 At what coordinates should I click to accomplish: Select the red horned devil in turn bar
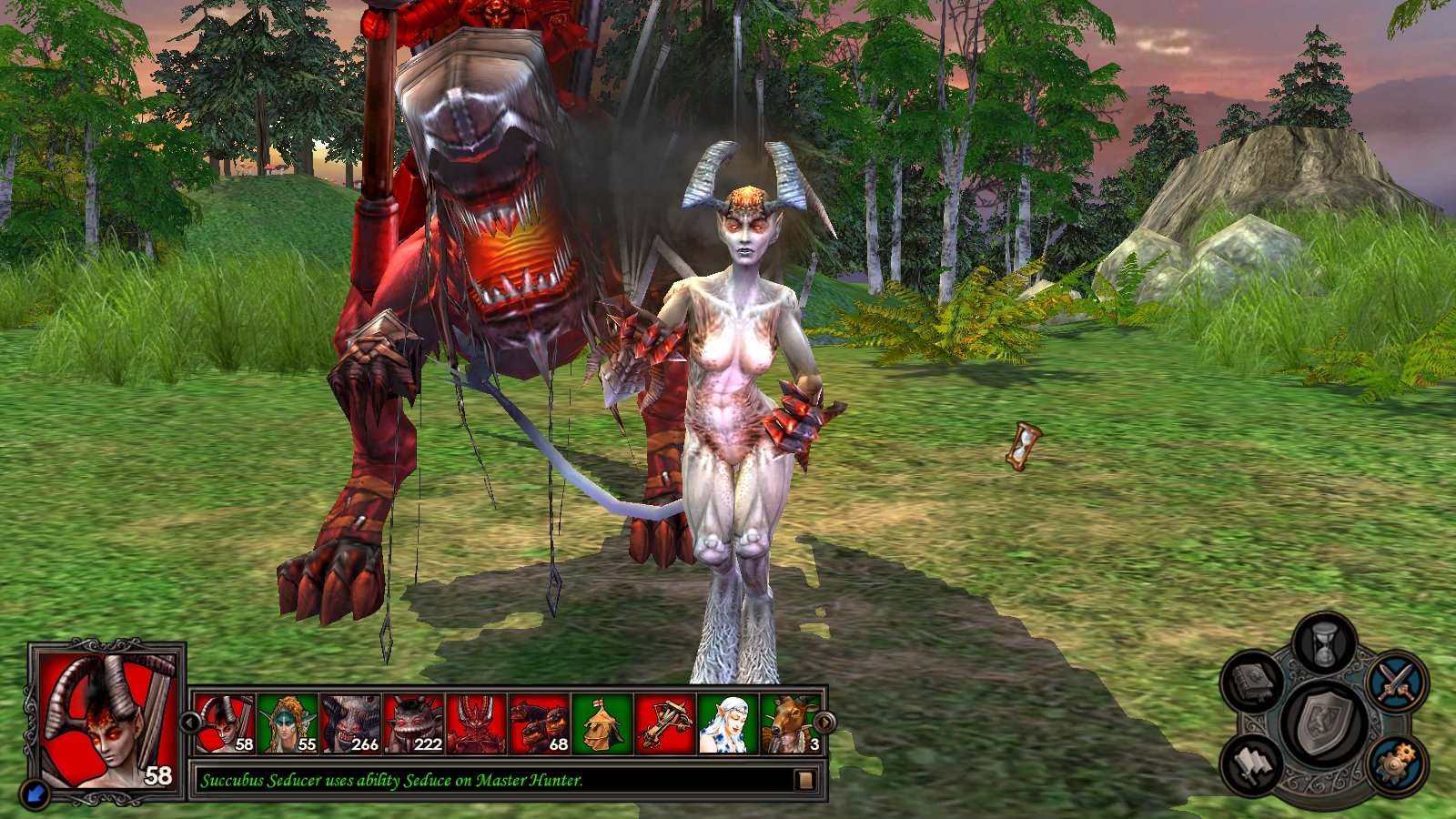(477, 724)
